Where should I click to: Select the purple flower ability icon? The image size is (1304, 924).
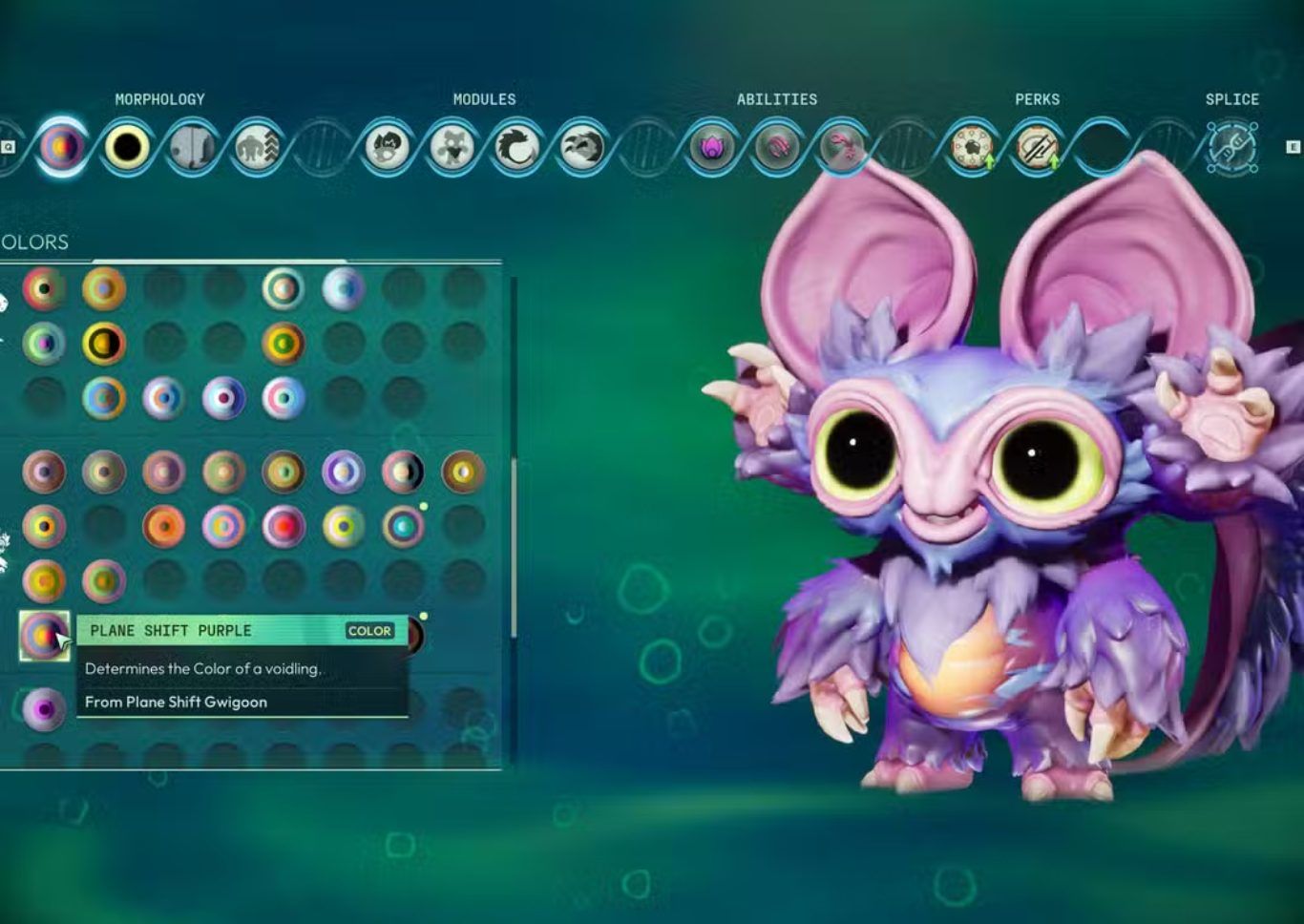(712, 147)
